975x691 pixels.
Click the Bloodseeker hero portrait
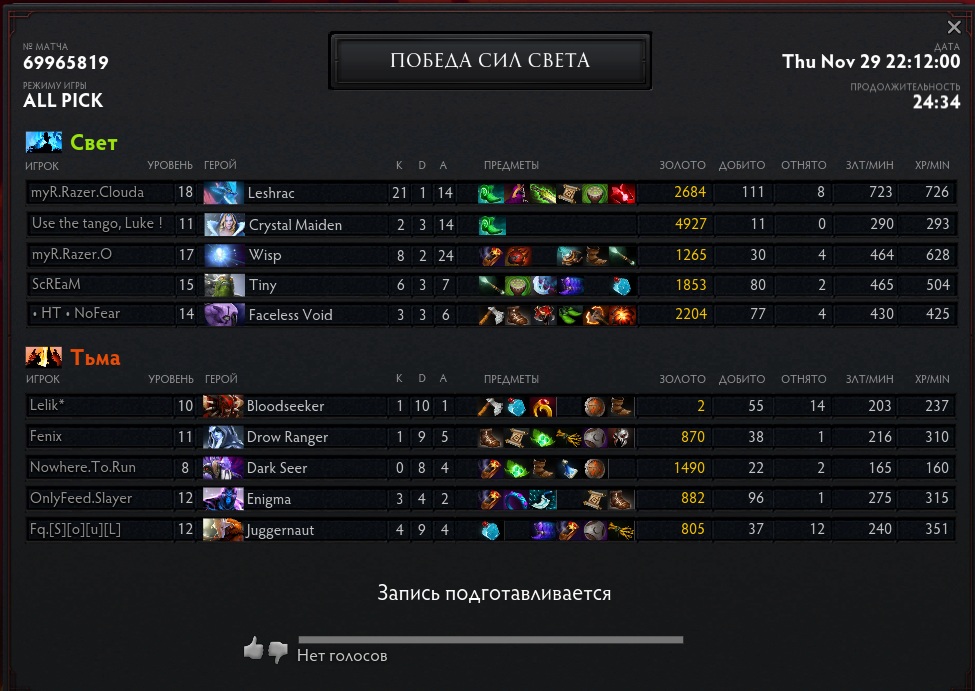pos(223,406)
